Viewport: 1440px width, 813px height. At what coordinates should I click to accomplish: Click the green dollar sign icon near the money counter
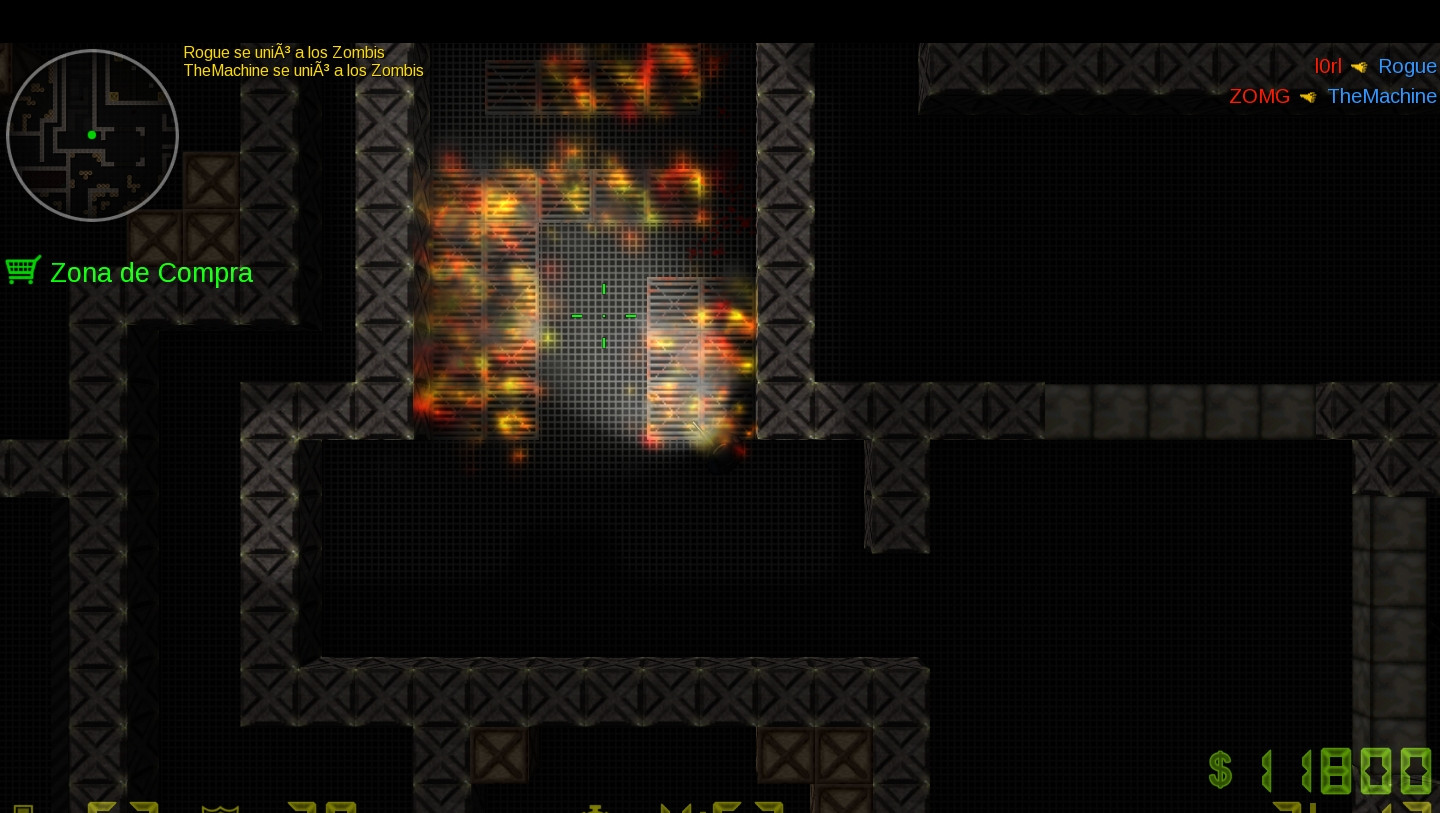click(1220, 770)
